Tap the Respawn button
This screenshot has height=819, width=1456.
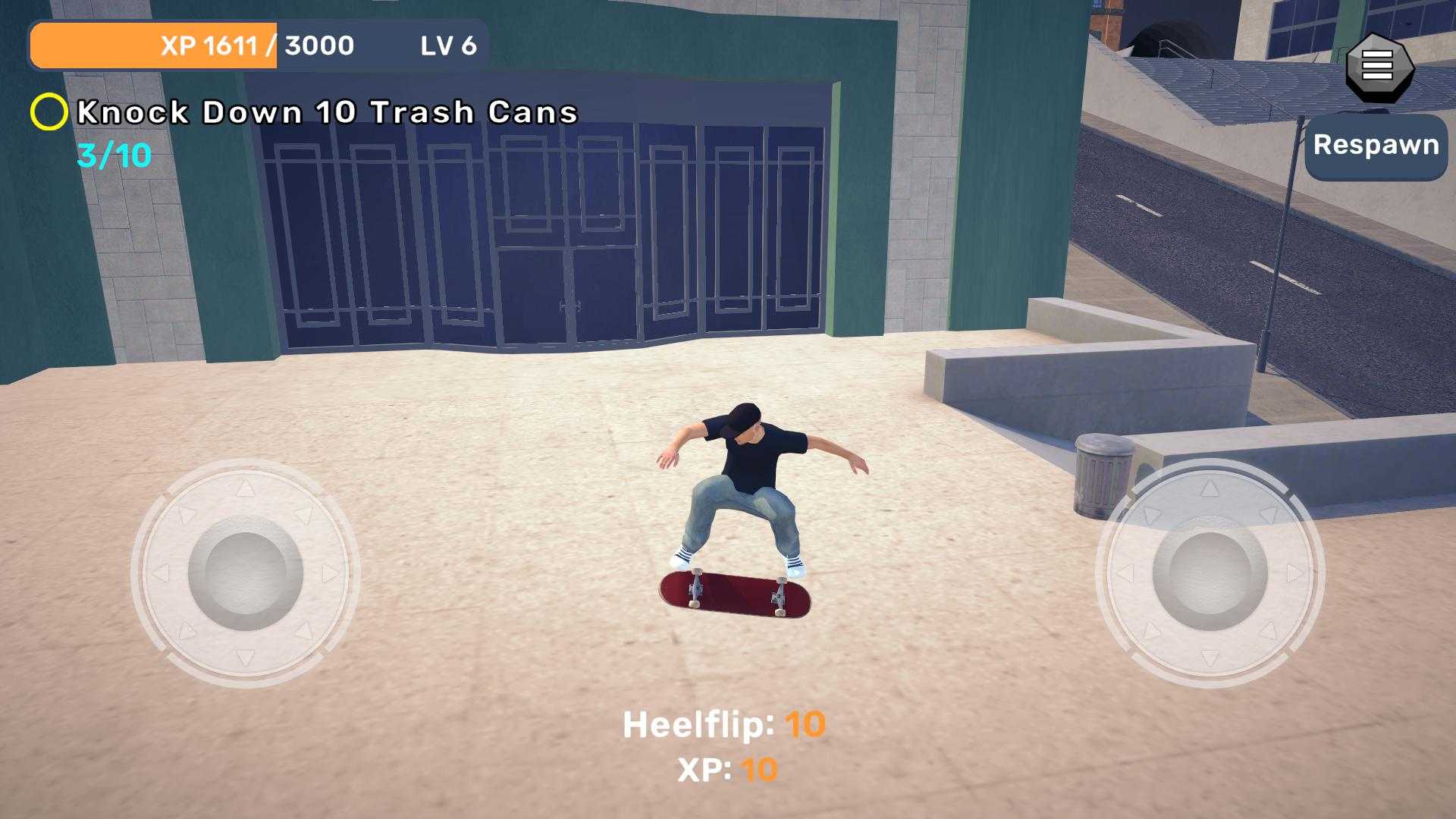coord(1376,146)
